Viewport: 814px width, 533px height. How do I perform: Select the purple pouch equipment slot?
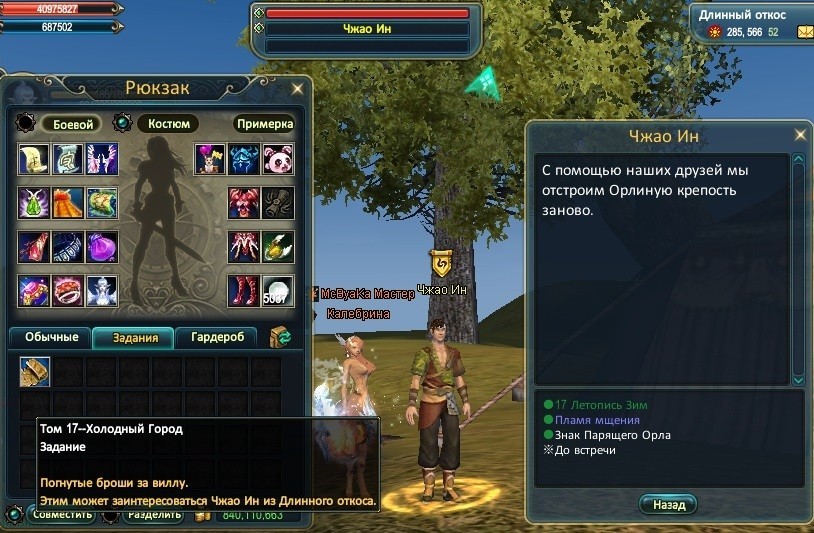point(102,247)
